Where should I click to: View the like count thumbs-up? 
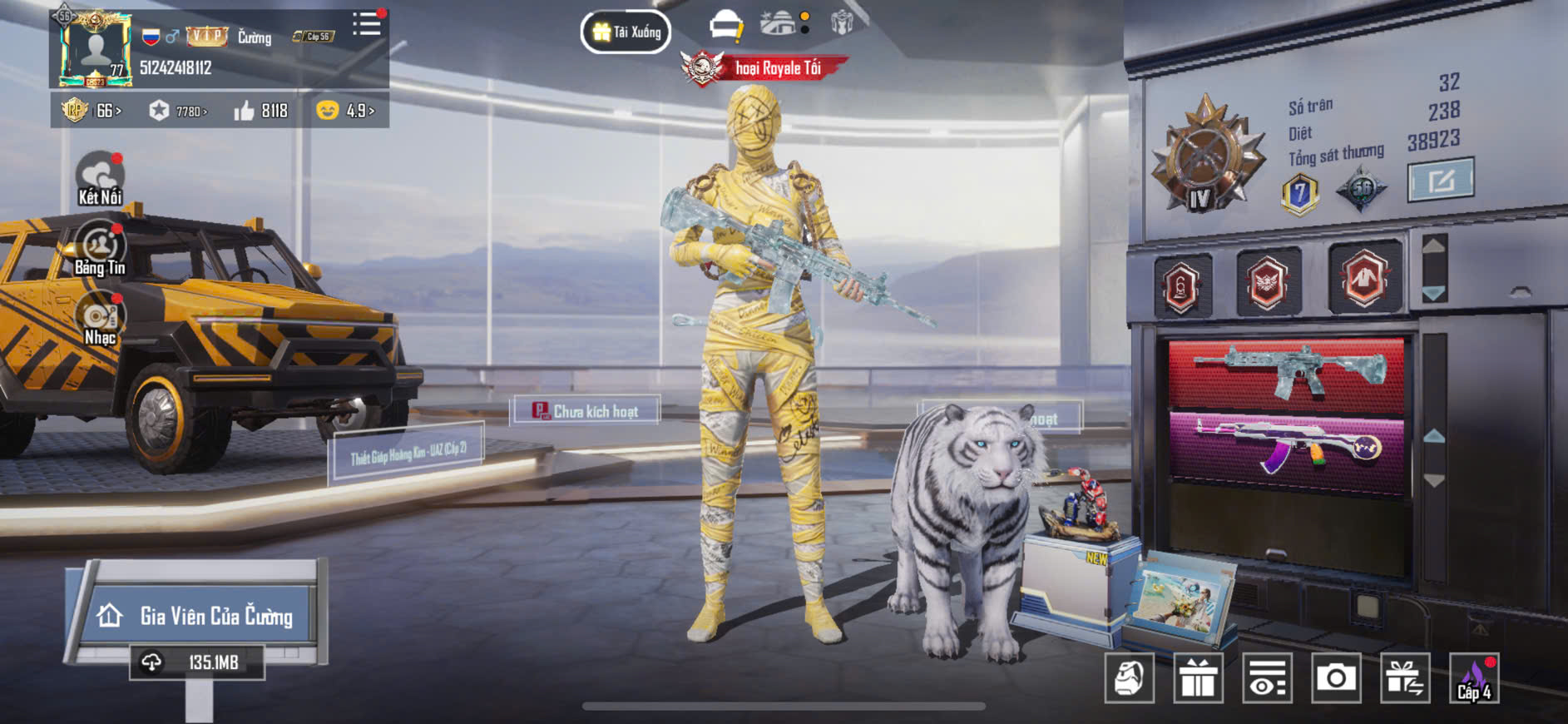261,111
